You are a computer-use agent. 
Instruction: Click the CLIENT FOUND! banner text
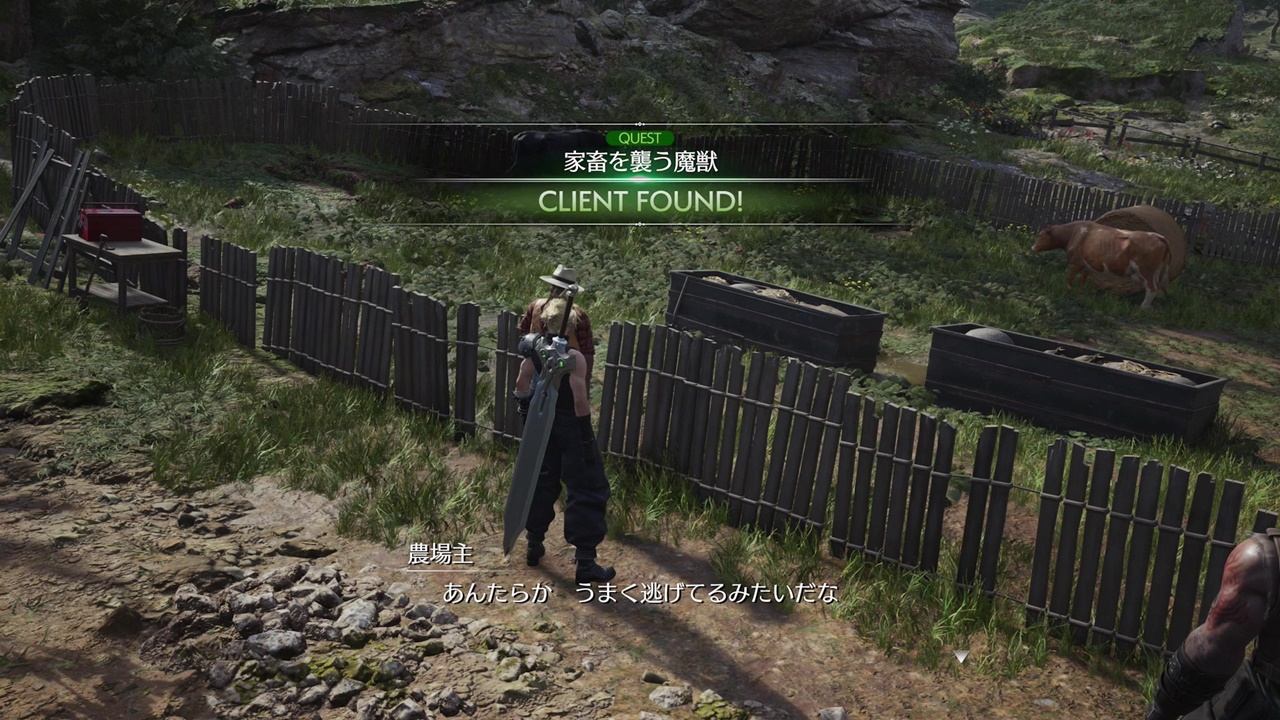tap(640, 203)
